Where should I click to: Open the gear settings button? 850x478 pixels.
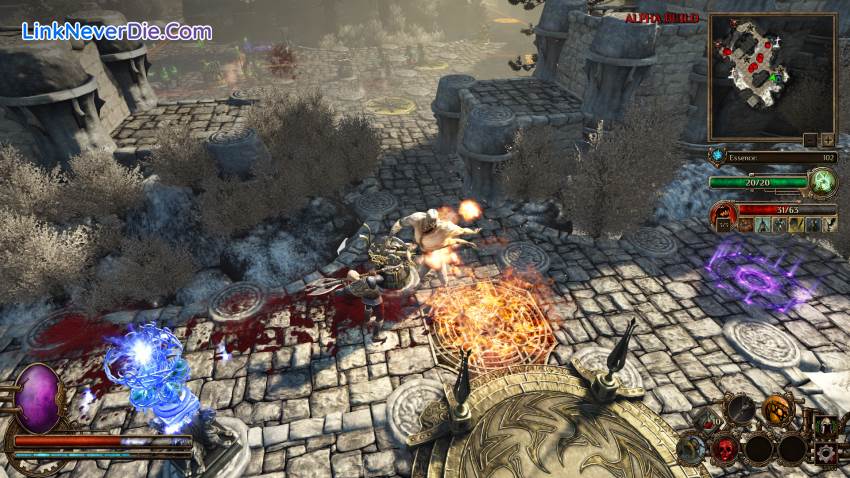(x=826, y=453)
